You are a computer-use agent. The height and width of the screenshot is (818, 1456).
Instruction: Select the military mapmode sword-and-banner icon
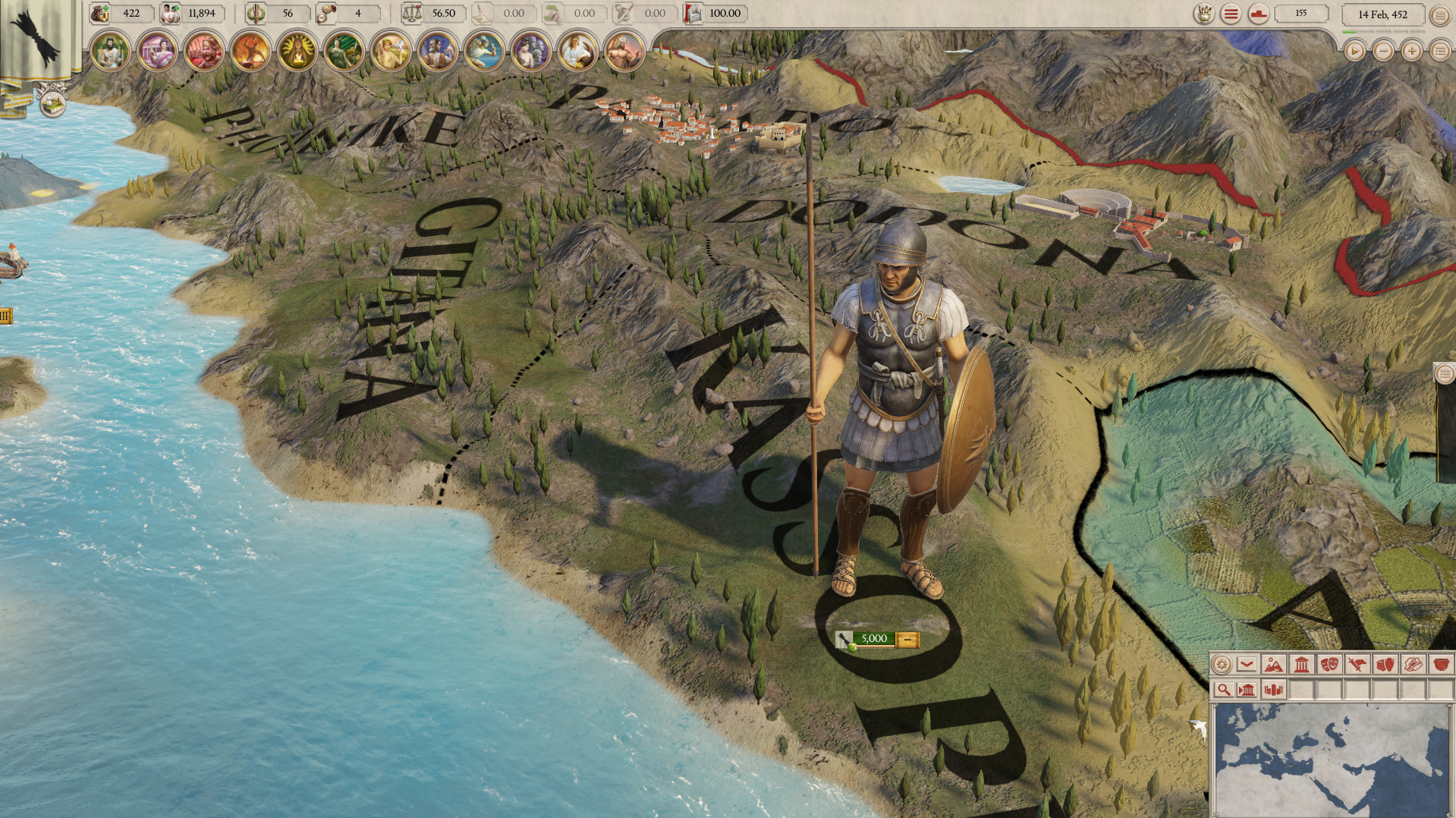coord(1357,665)
